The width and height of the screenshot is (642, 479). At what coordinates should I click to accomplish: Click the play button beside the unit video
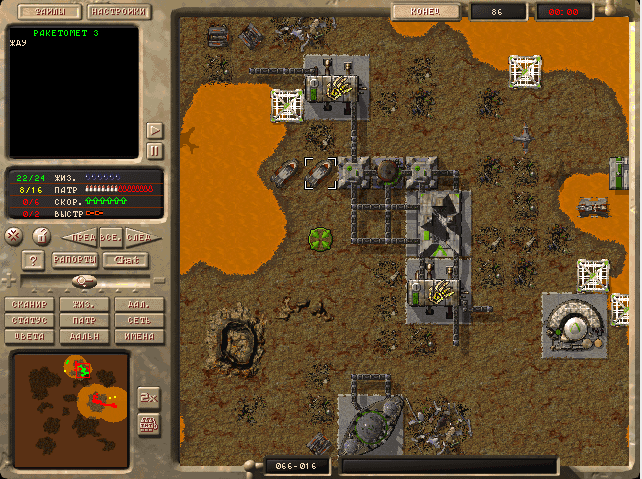[154, 130]
